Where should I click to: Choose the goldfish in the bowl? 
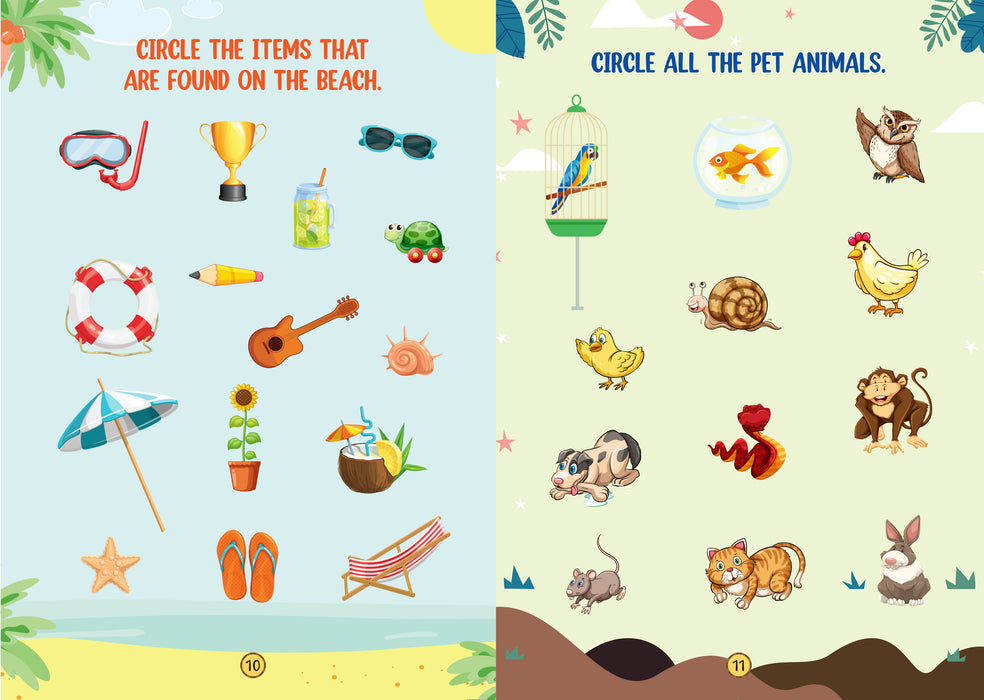742,162
